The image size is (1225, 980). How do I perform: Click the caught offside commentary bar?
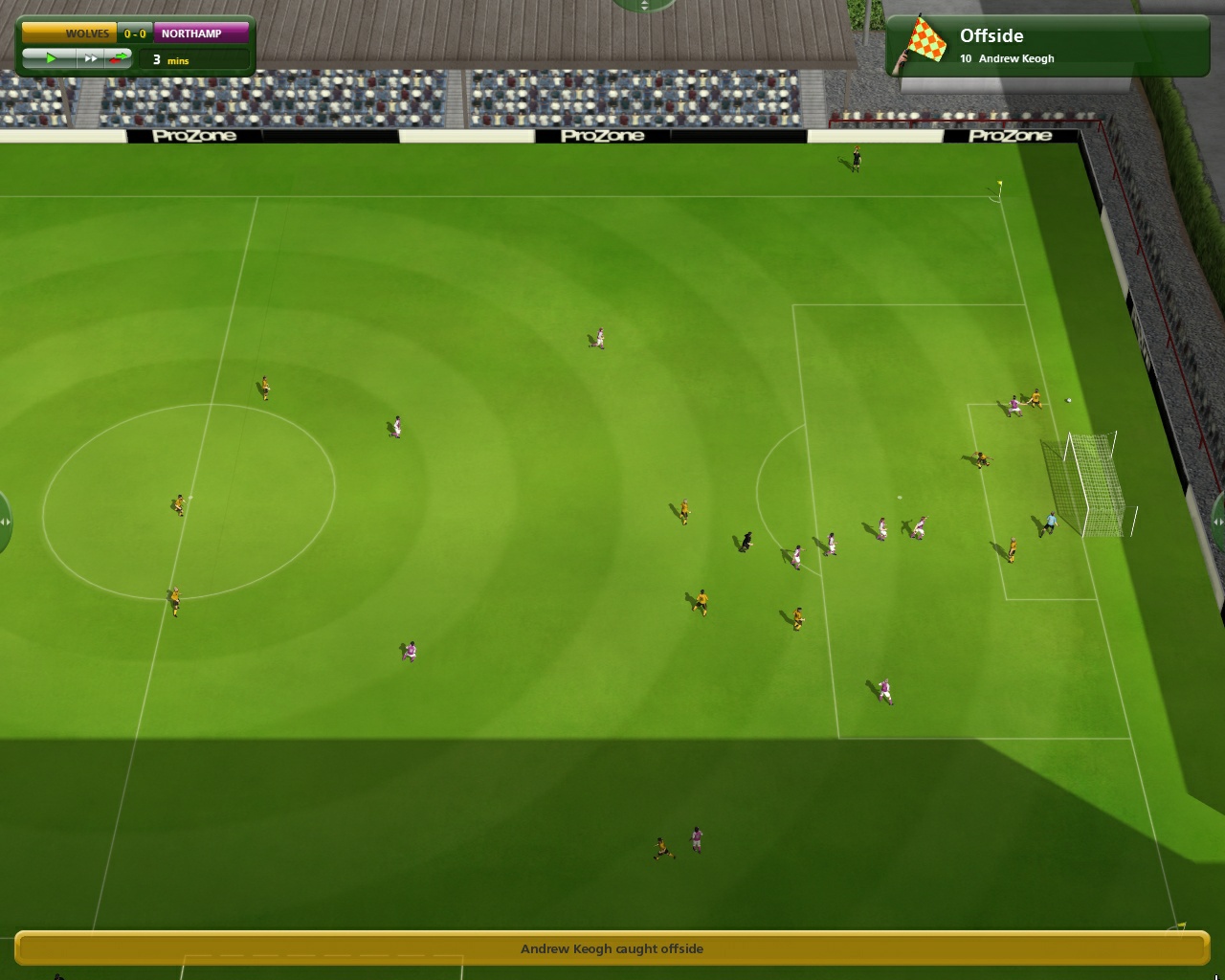612,948
